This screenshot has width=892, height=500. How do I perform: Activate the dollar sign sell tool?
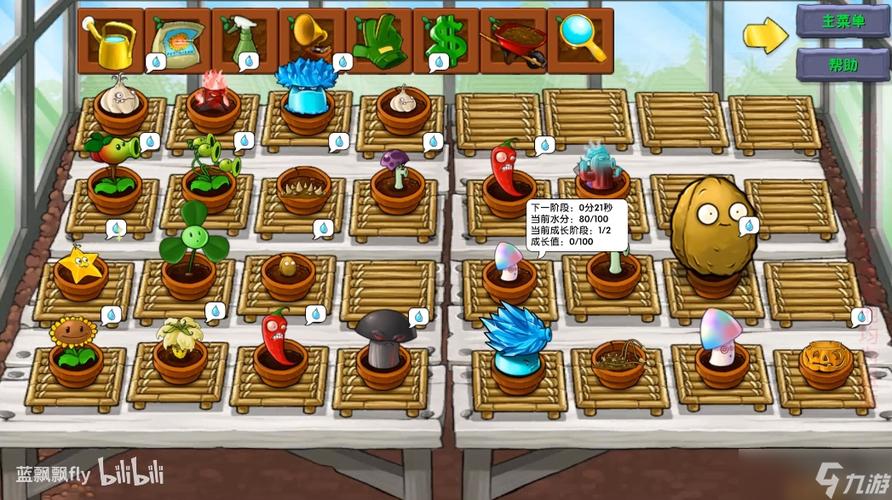point(445,40)
